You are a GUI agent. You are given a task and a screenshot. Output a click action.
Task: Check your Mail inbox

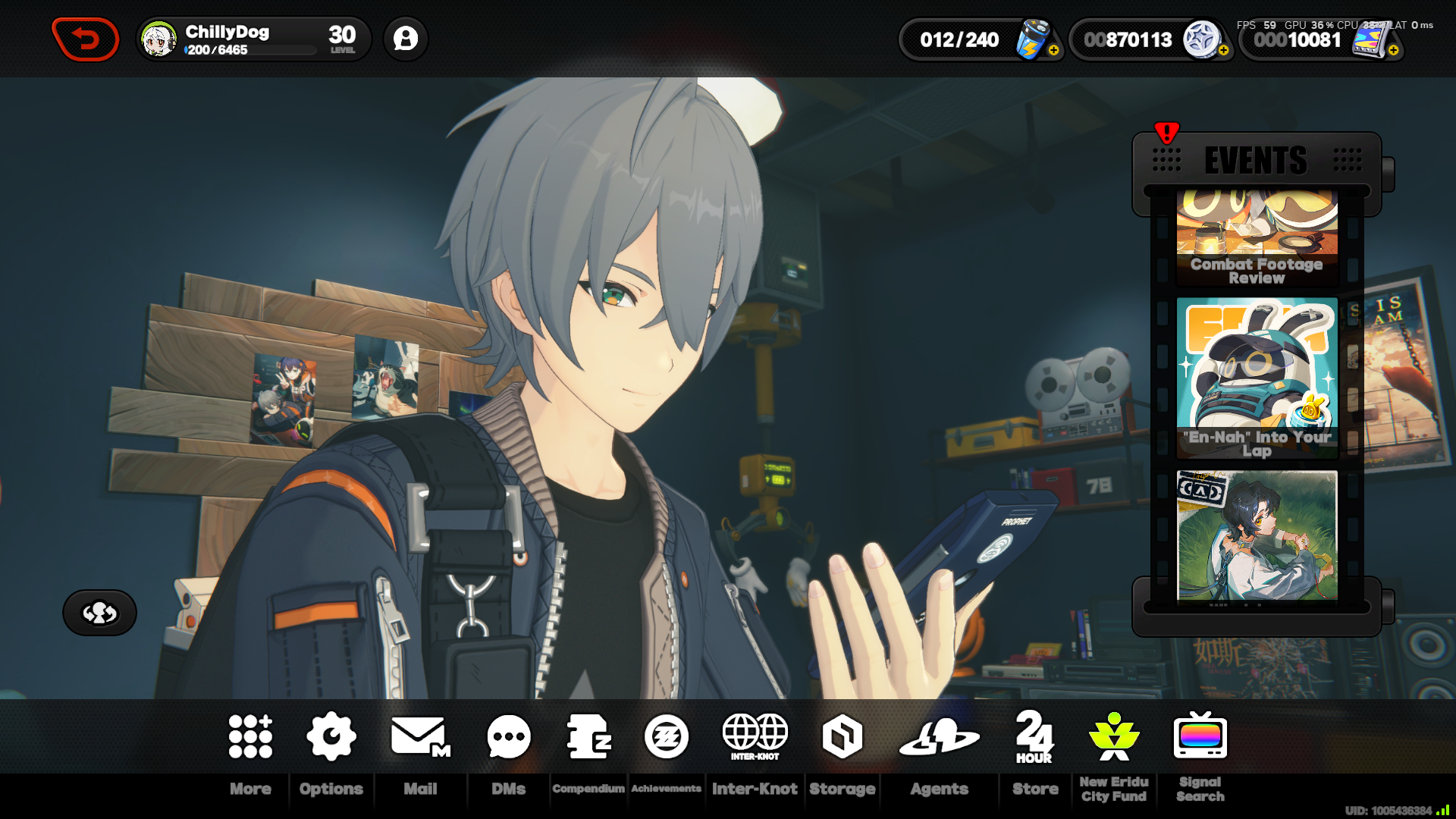419,734
